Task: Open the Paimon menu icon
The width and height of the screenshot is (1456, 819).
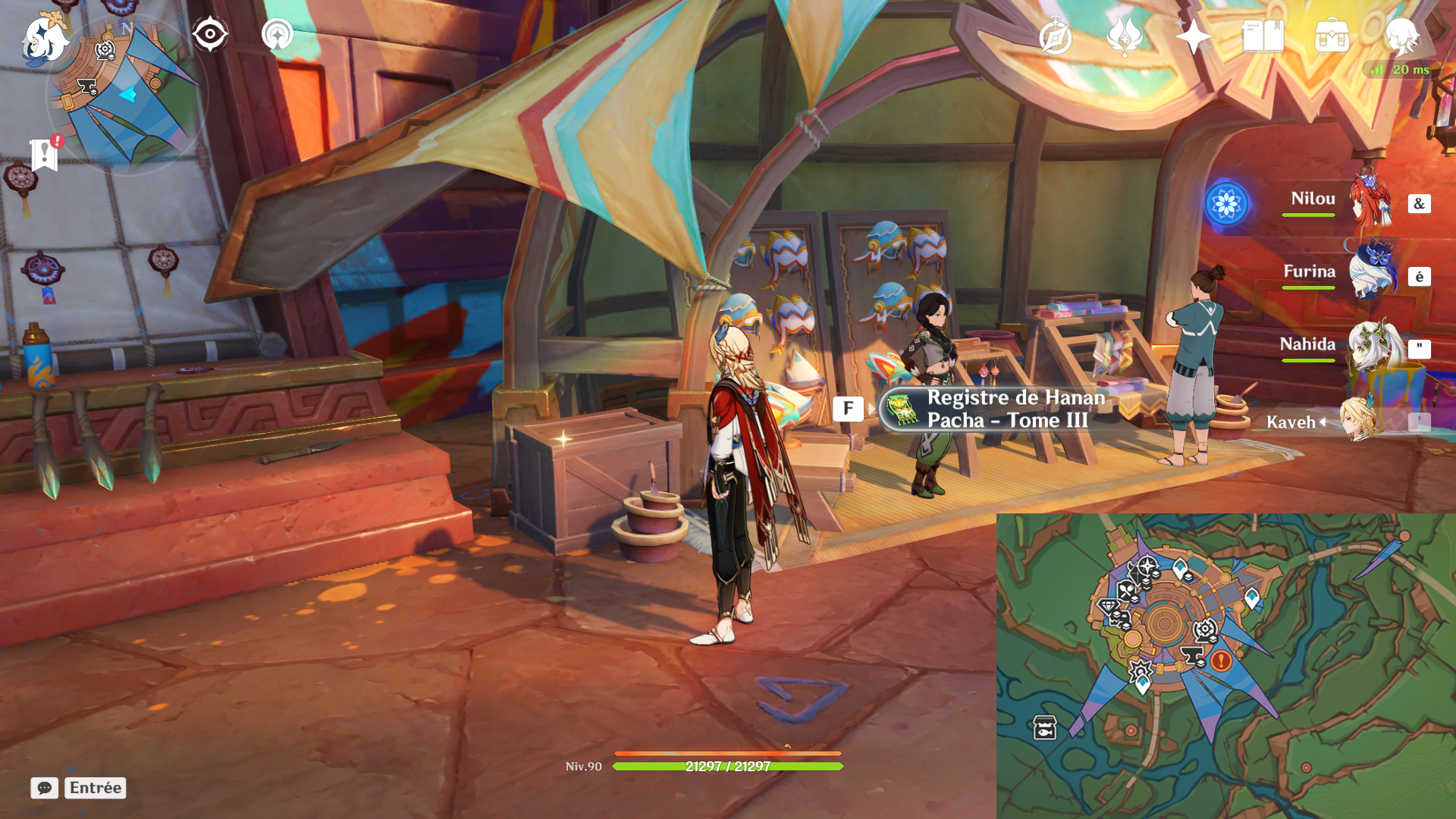Action: (44, 38)
